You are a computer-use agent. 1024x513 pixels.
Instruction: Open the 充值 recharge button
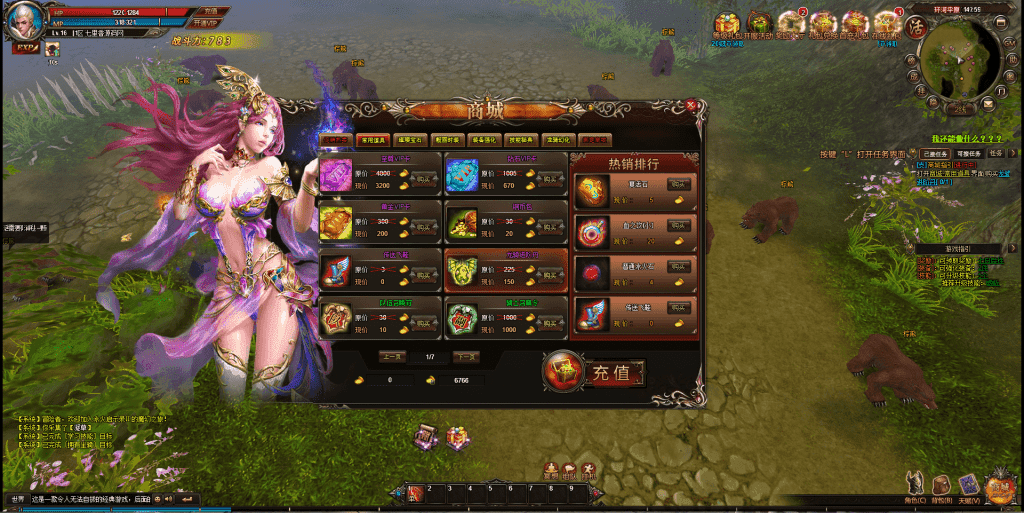coord(594,373)
